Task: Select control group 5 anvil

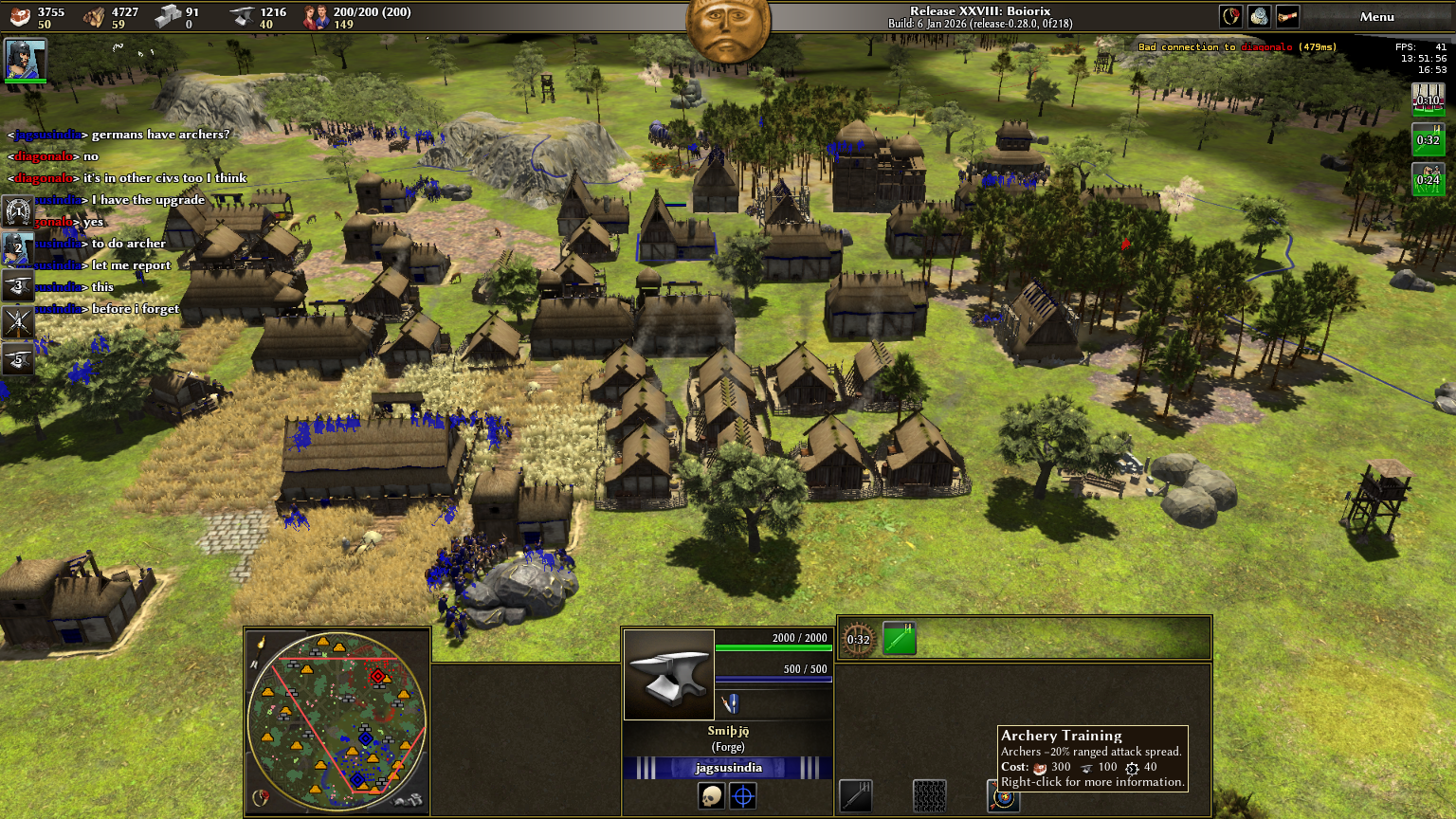Action: 18,359
